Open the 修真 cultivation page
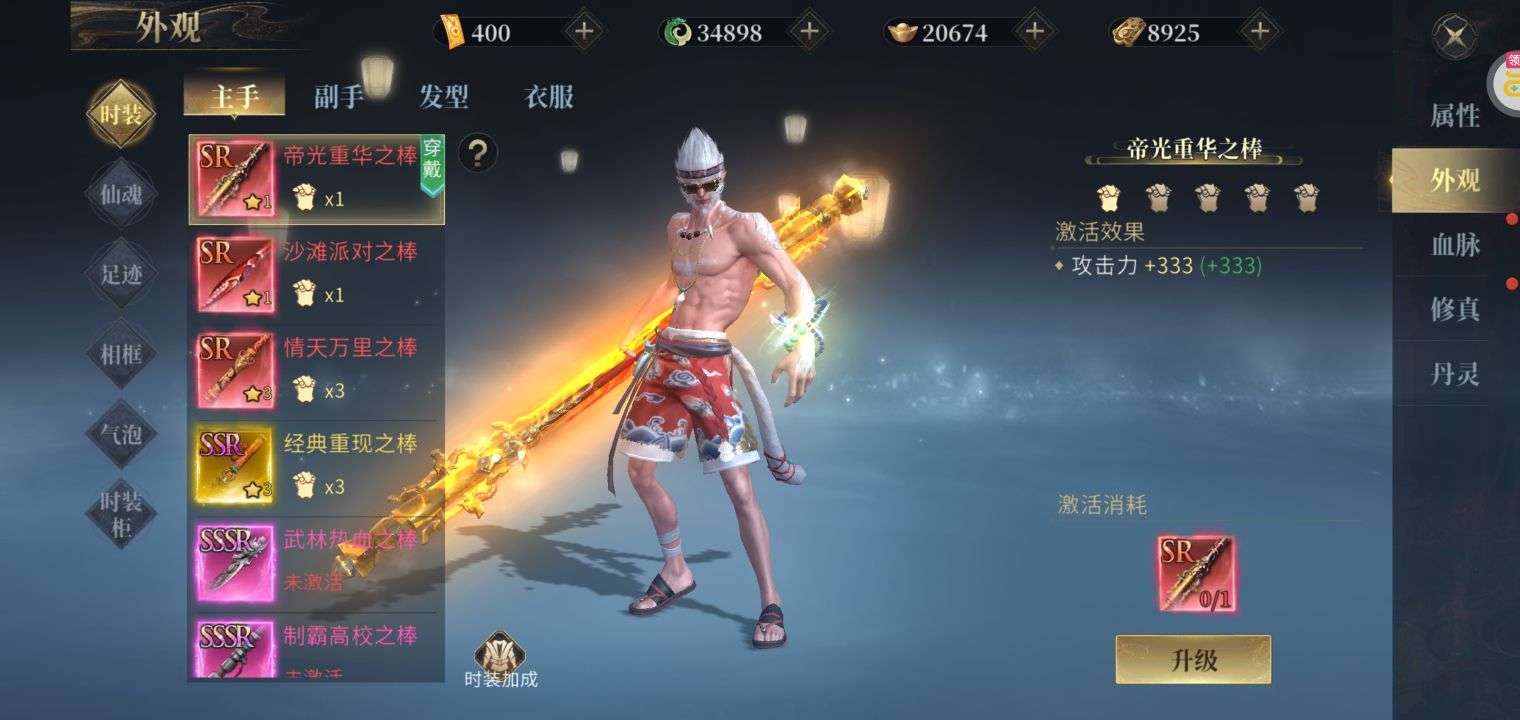 pyautogui.click(x=1454, y=309)
